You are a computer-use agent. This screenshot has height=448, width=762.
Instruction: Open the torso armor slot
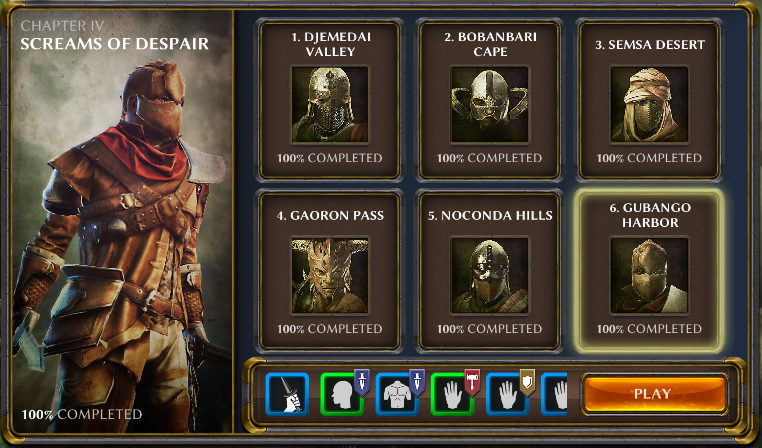(398, 395)
